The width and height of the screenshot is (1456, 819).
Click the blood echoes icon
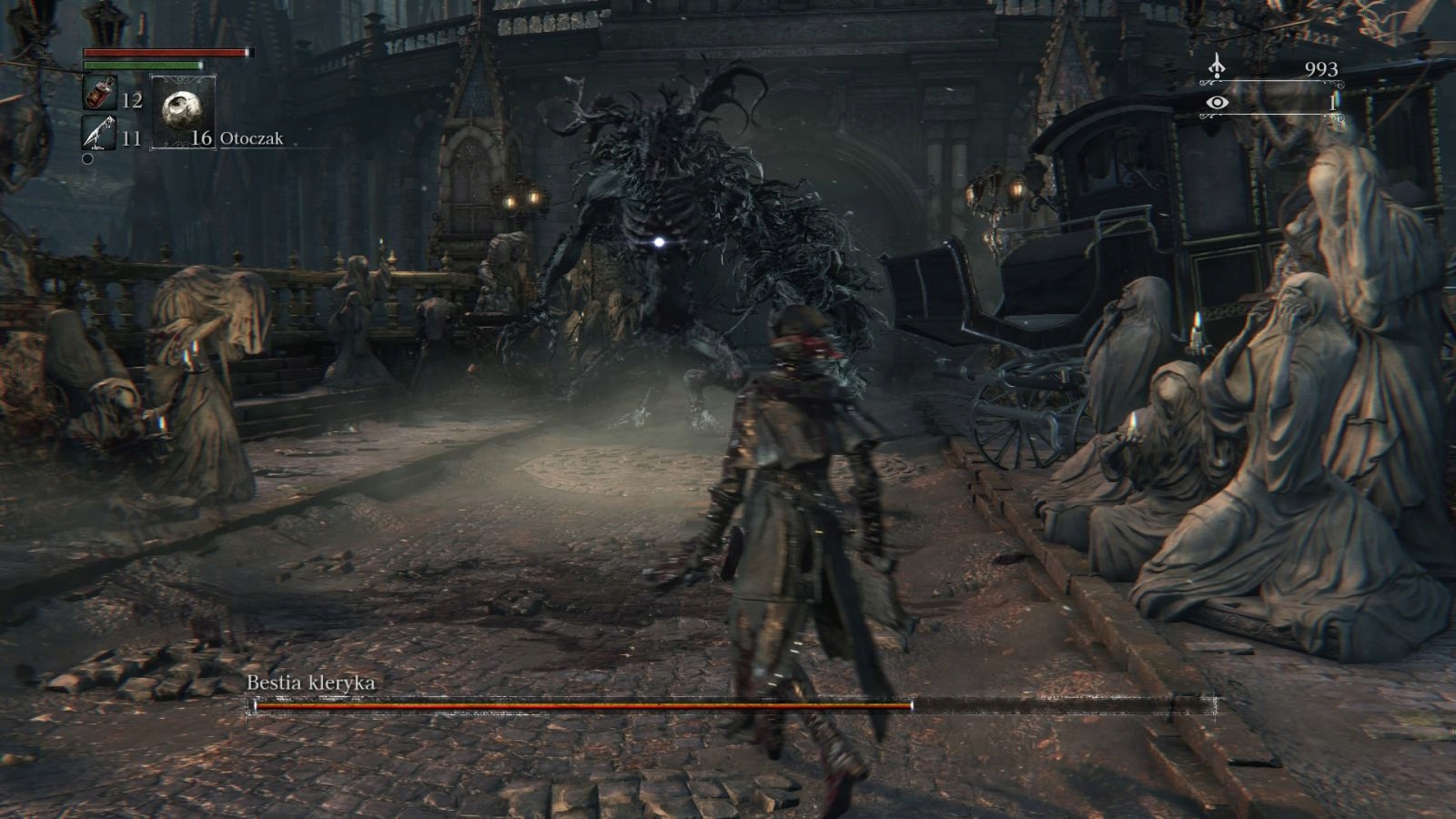click(1217, 67)
